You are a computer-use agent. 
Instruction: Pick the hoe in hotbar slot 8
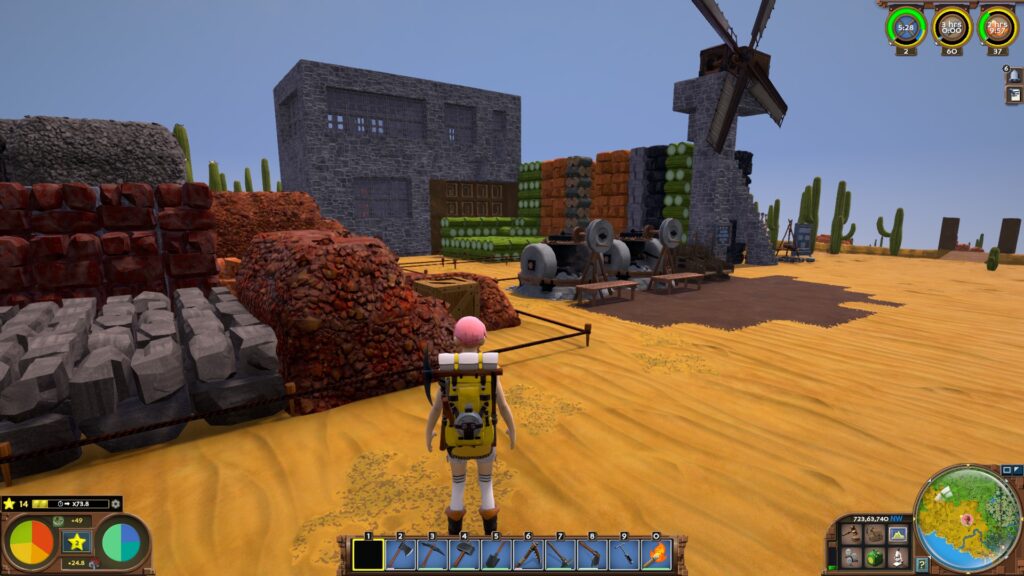click(592, 554)
